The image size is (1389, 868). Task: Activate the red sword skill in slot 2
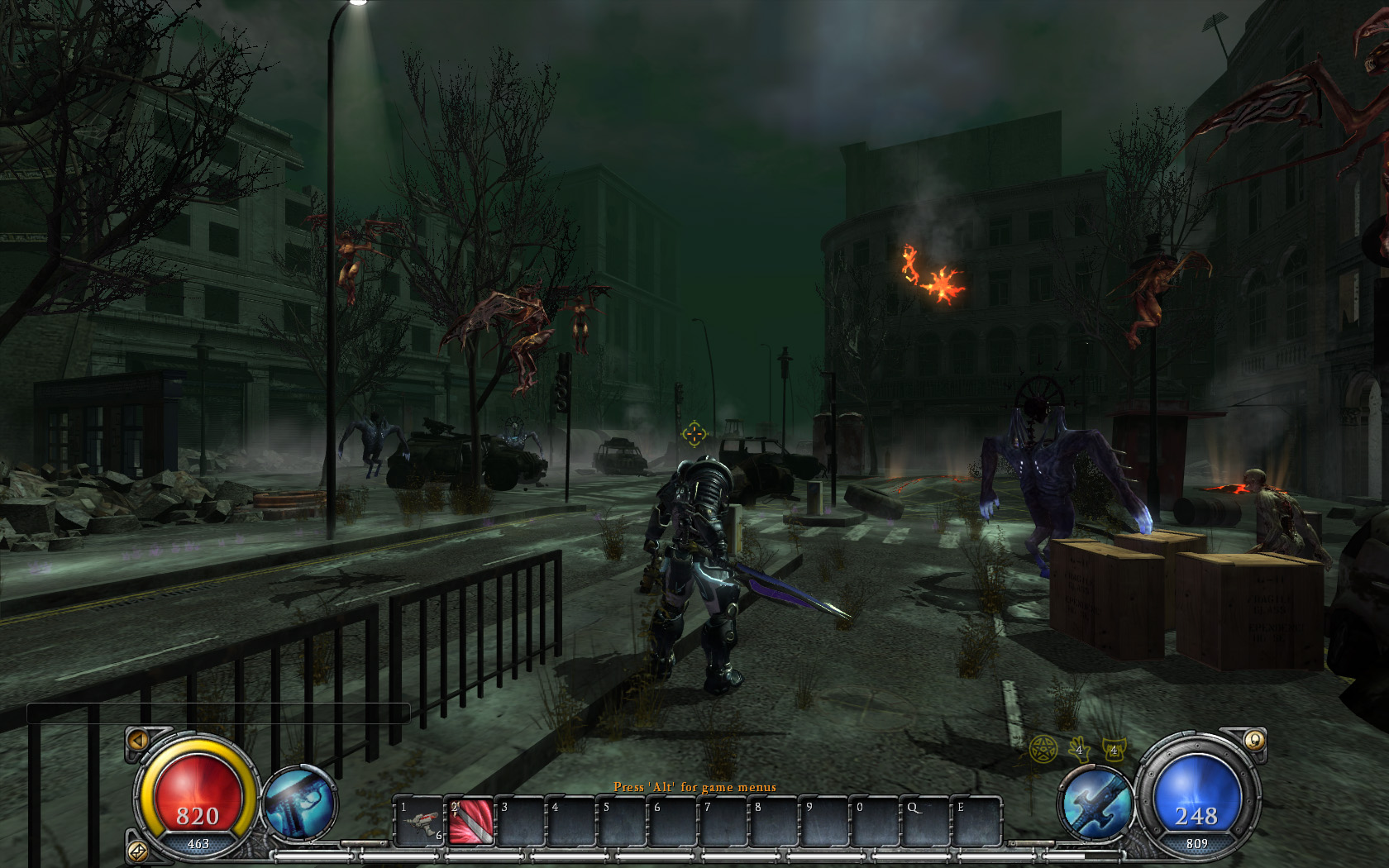(x=471, y=821)
